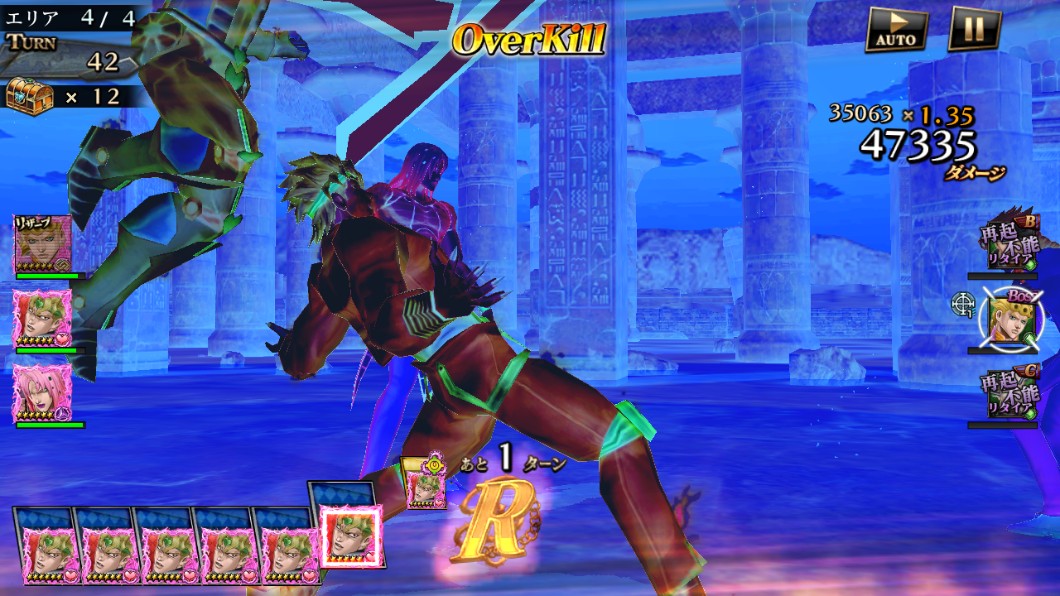
Task: Toggle the AUTO battle button
Action: tap(895, 29)
